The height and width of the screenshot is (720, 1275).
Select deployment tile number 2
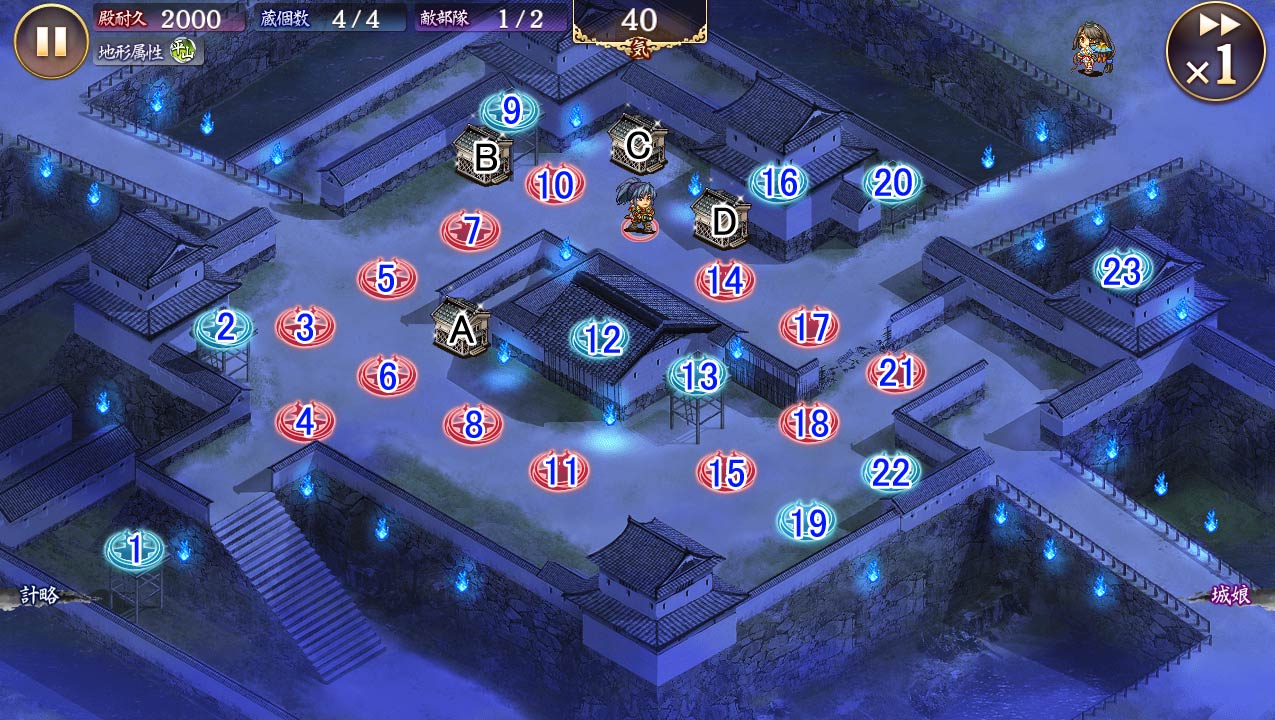[x=225, y=327]
